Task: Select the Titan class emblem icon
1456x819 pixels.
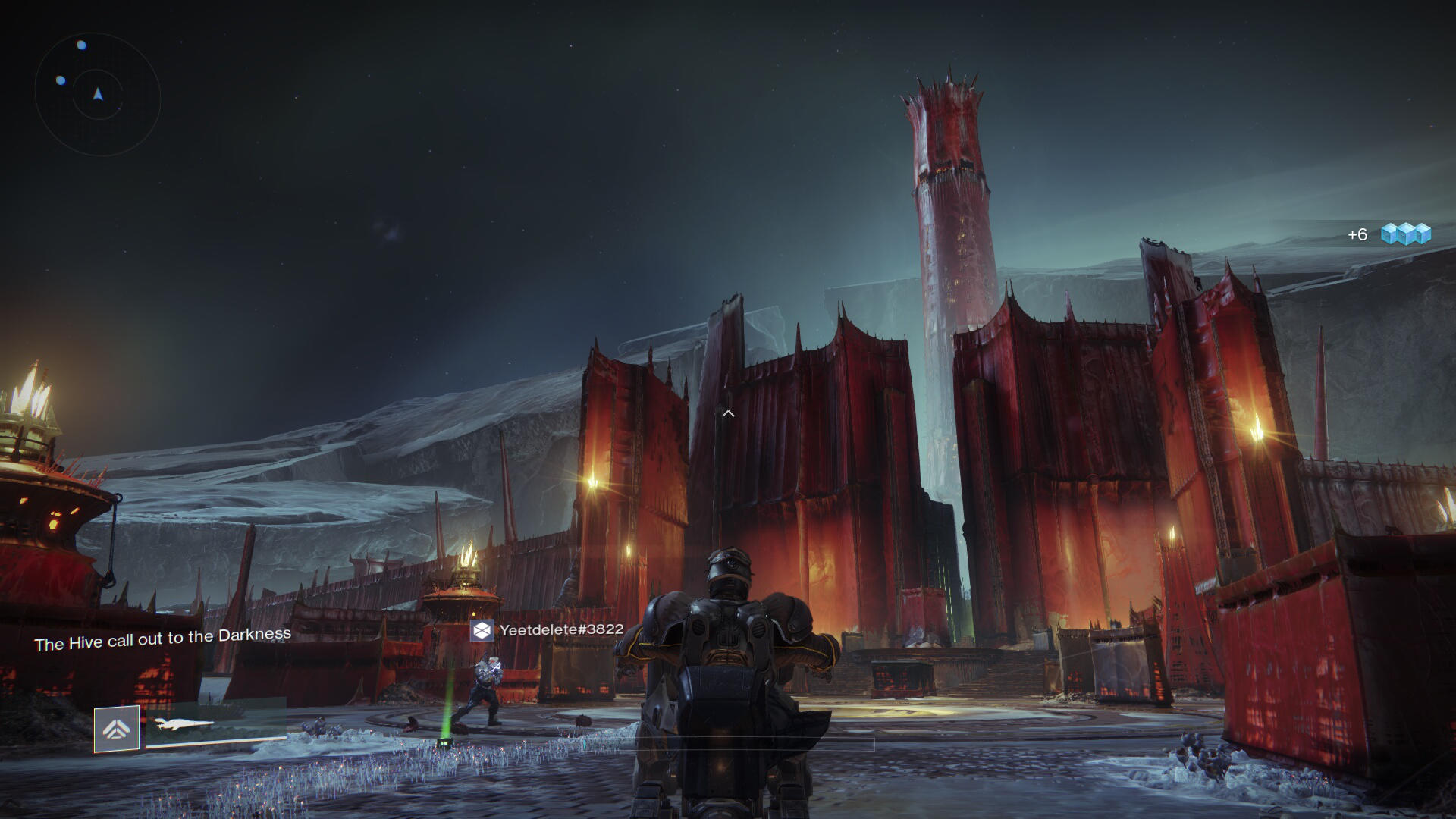Action: point(117,729)
